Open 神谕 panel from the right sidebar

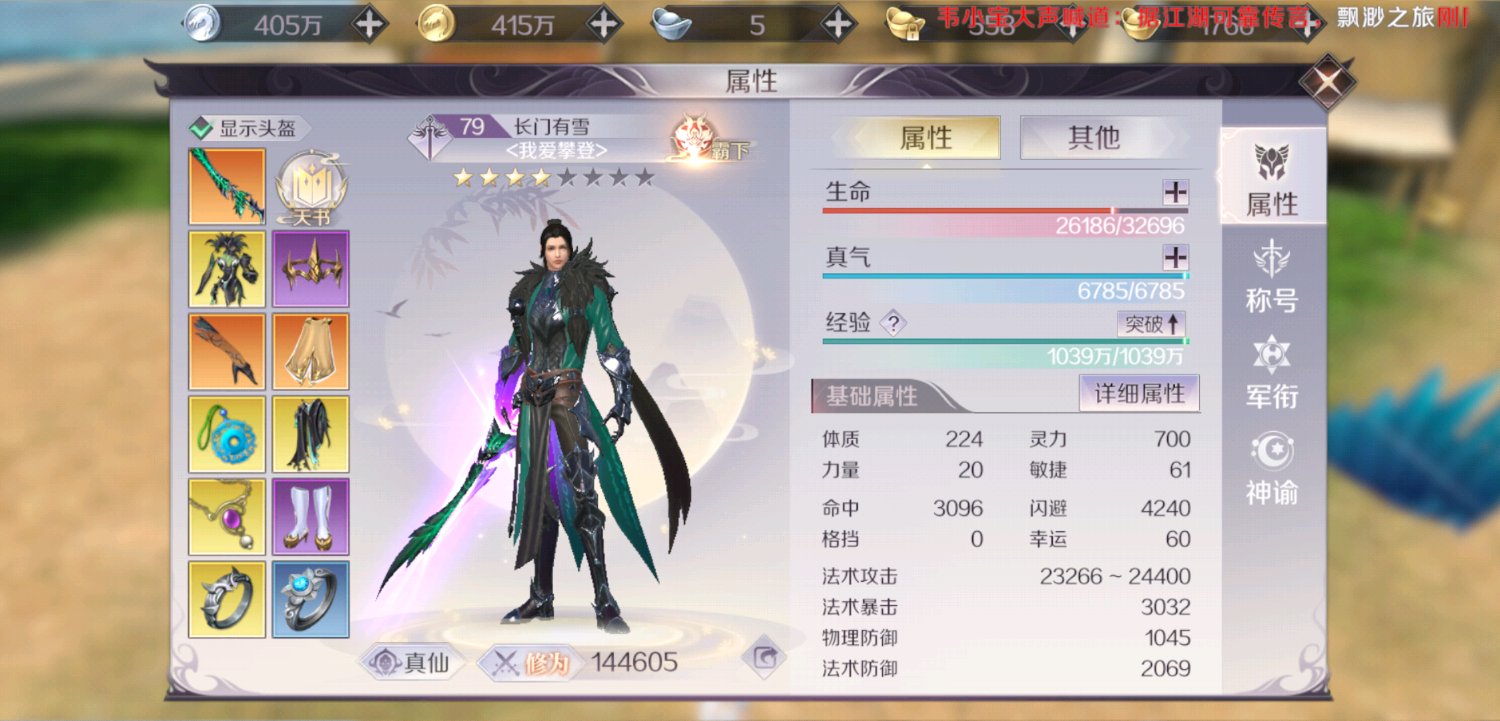[1272, 470]
